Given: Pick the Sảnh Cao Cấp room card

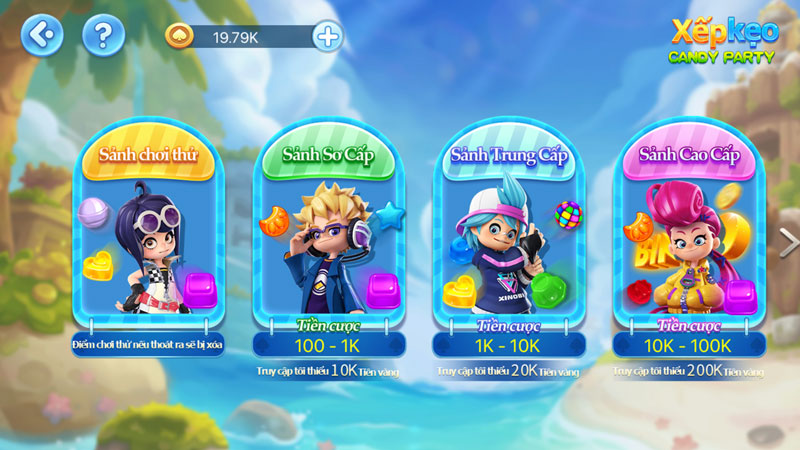Looking at the screenshot, I should [688, 235].
